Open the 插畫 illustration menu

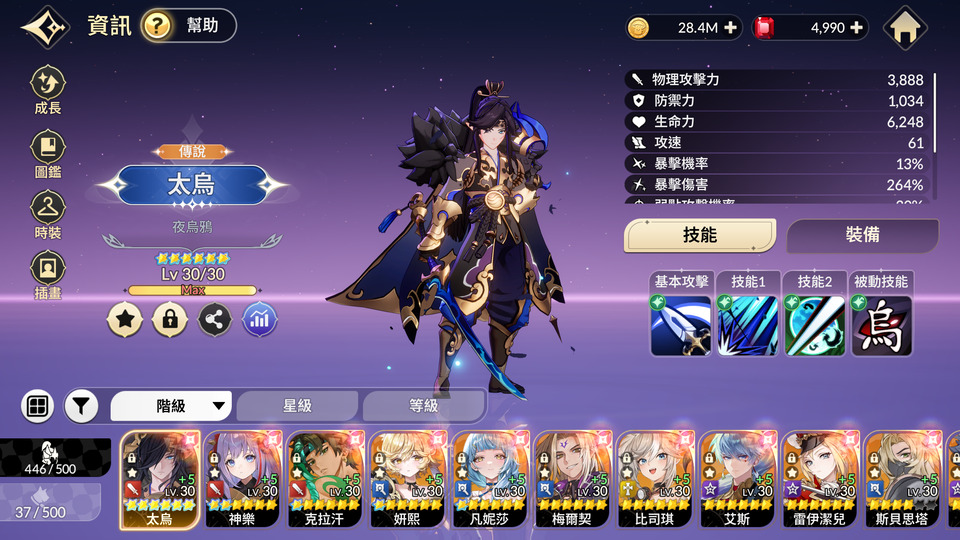click(x=47, y=274)
